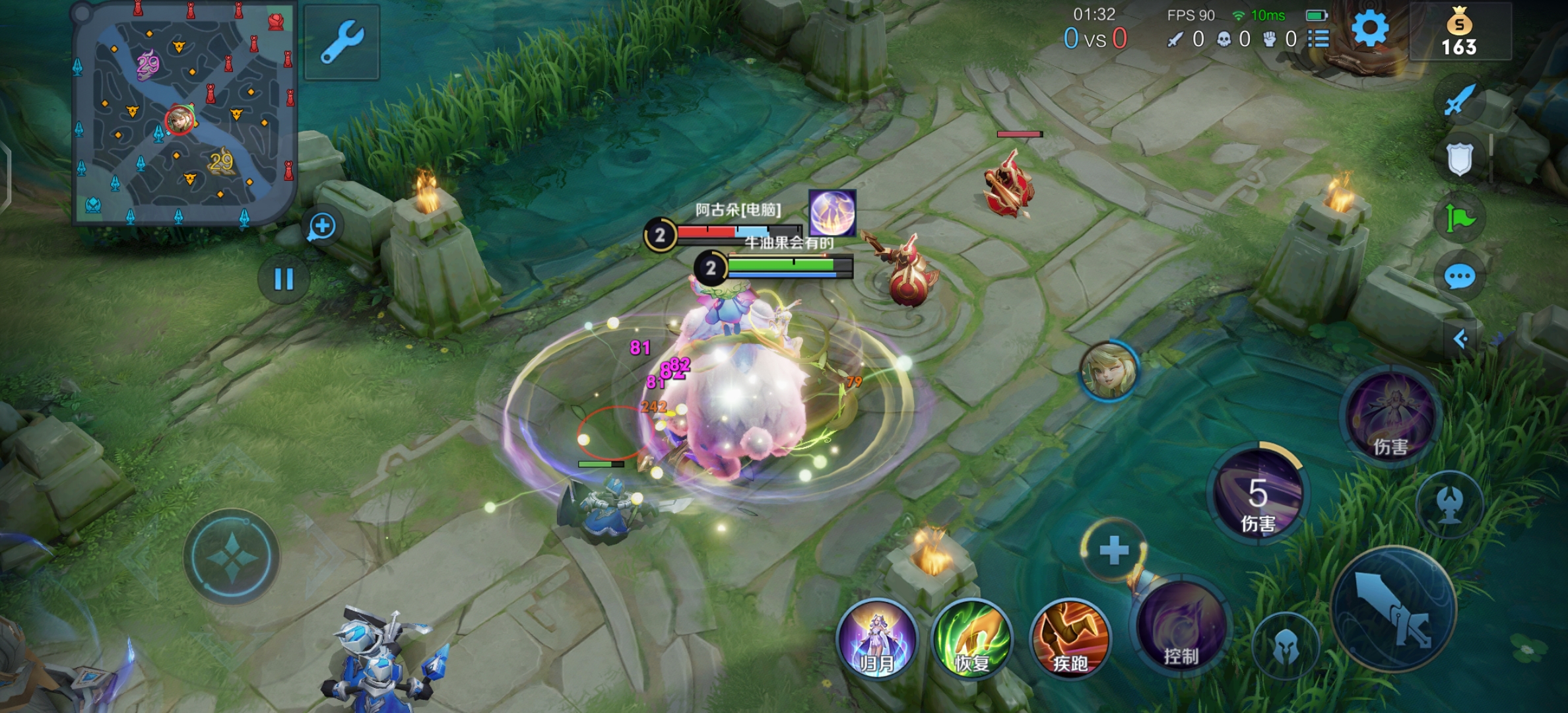Send the defend shield signal
1568x713 pixels.
pyautogui.click(x=1459, y=159)
